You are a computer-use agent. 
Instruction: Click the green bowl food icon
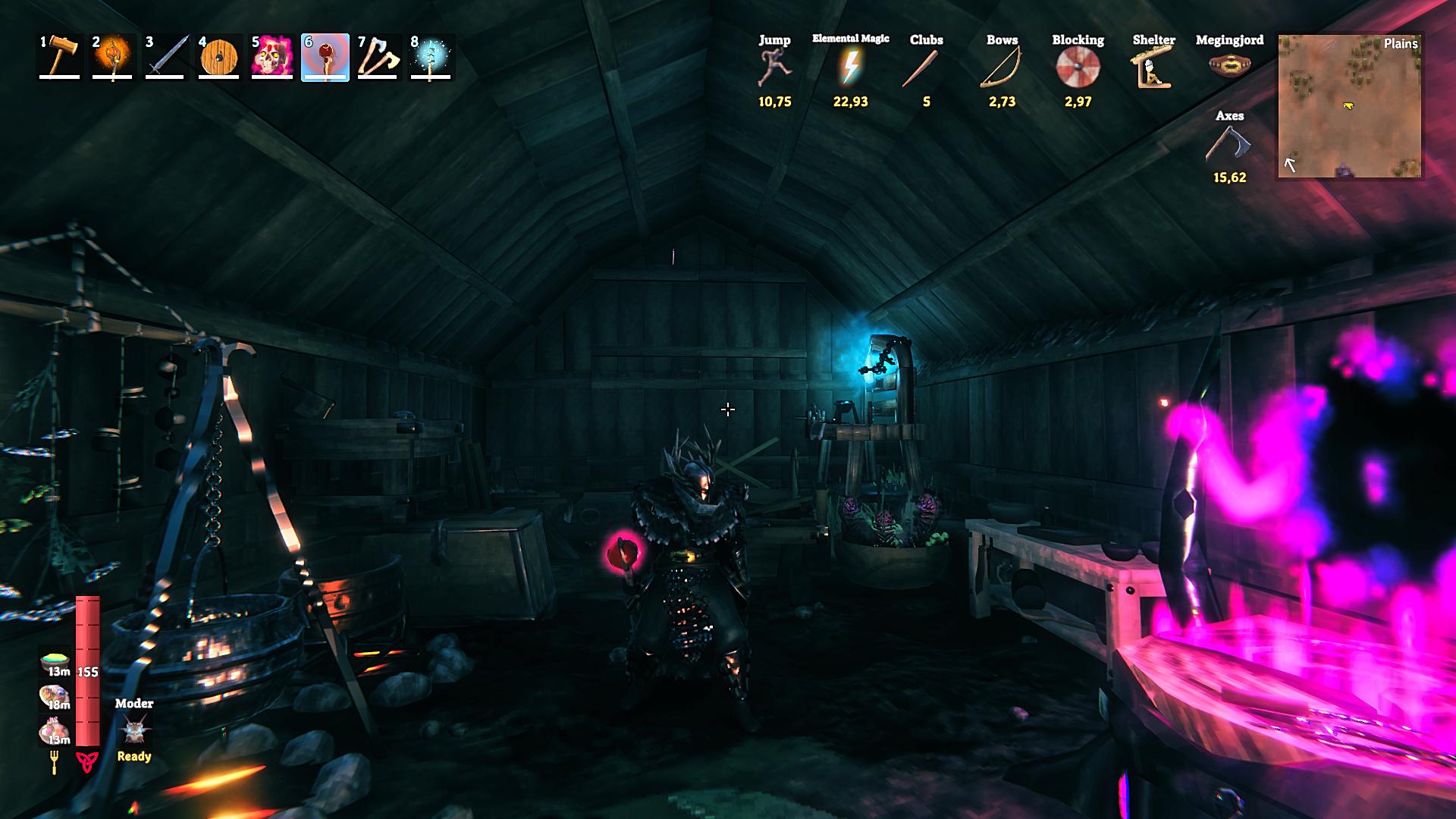click(x=55, y=661)
